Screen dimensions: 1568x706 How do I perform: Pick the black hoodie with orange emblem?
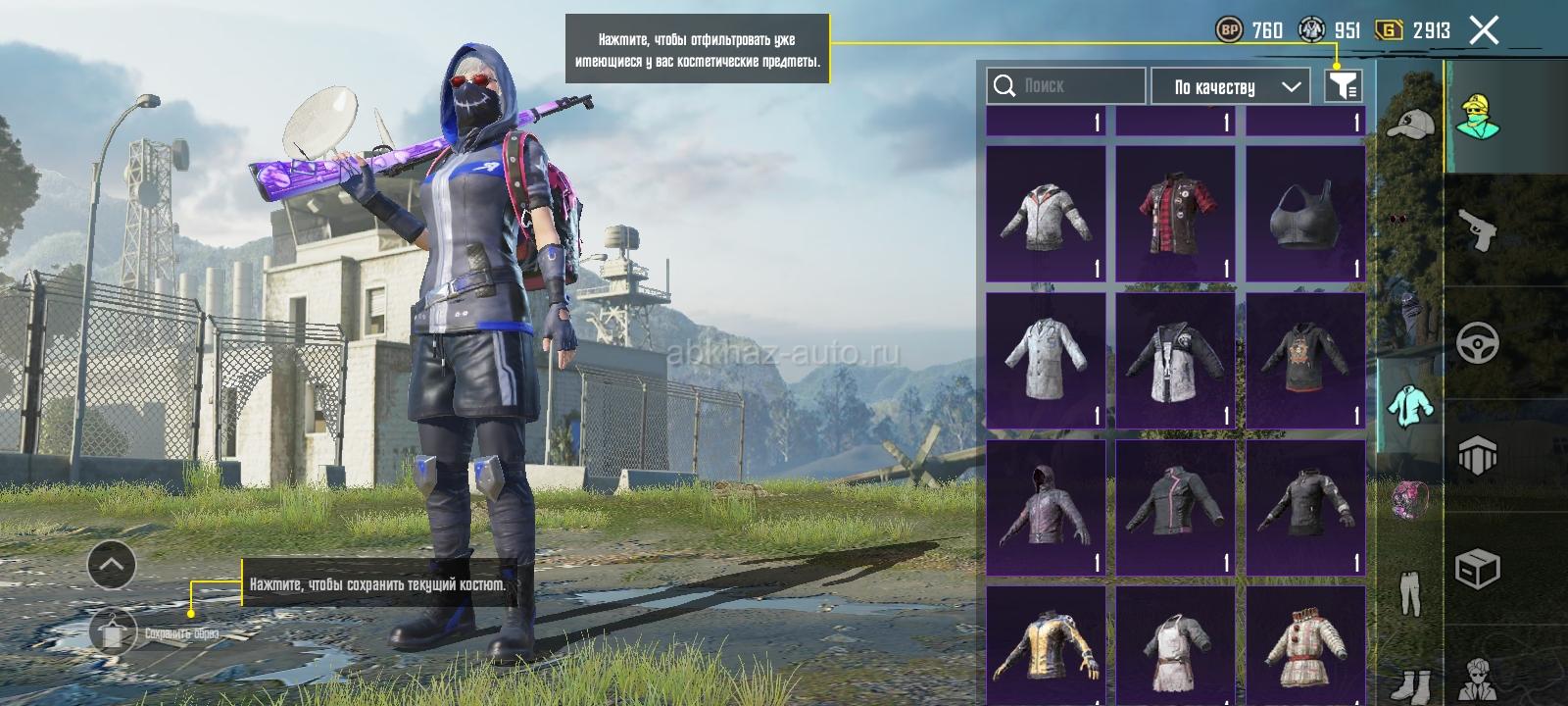pos(1305,360)
